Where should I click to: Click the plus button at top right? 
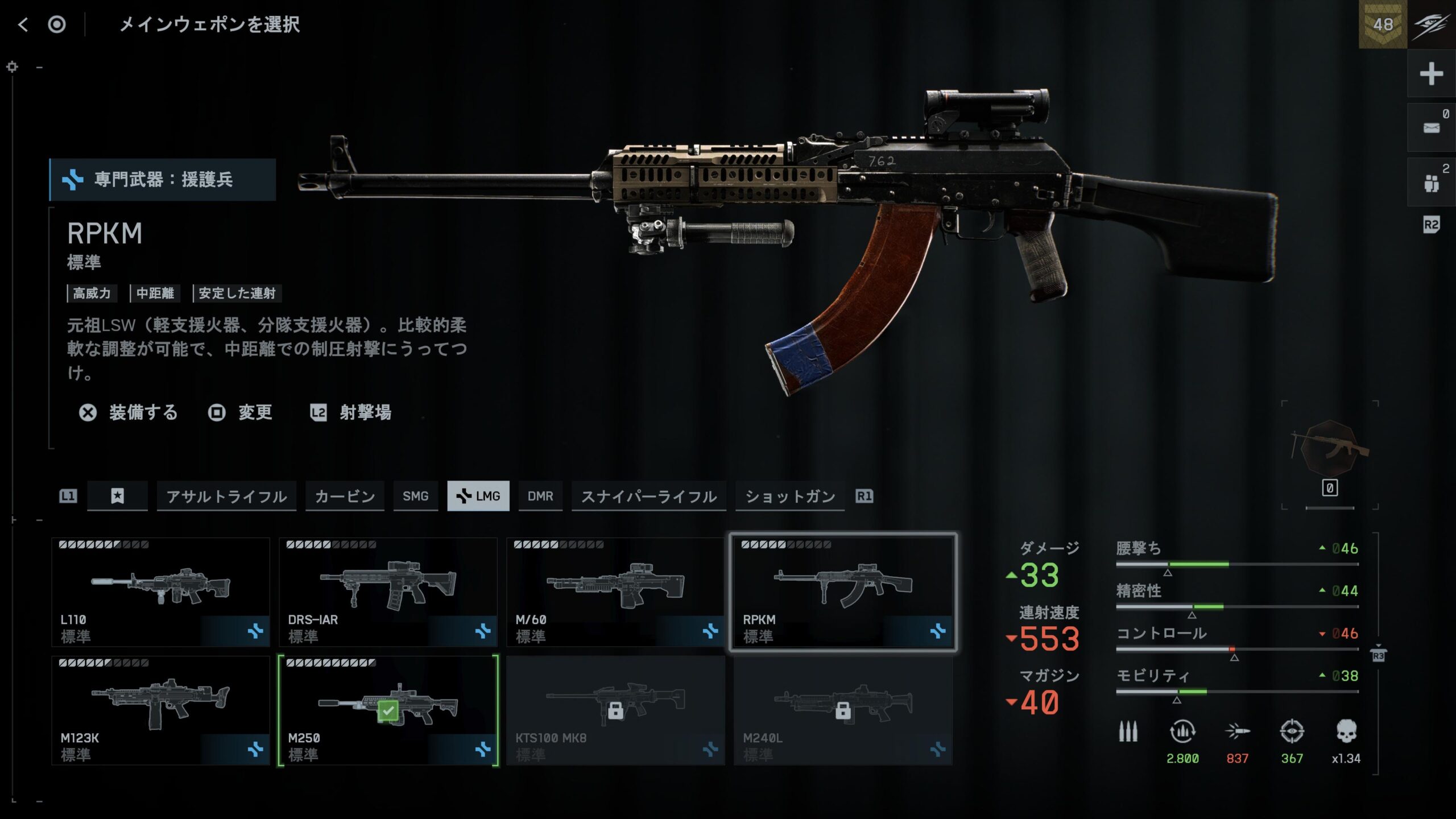coord(1431,74)
